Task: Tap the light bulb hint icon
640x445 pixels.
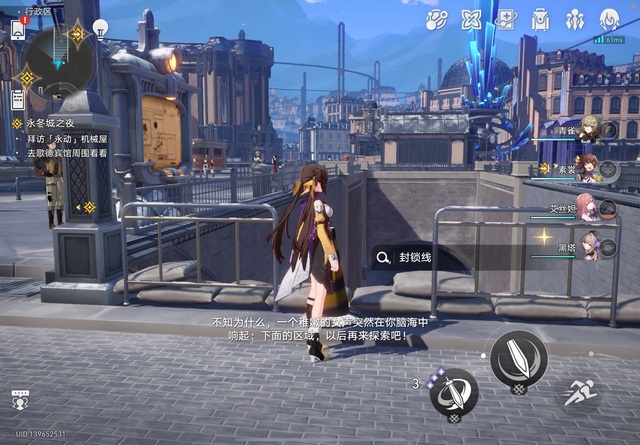Action: tap(100, 27)
